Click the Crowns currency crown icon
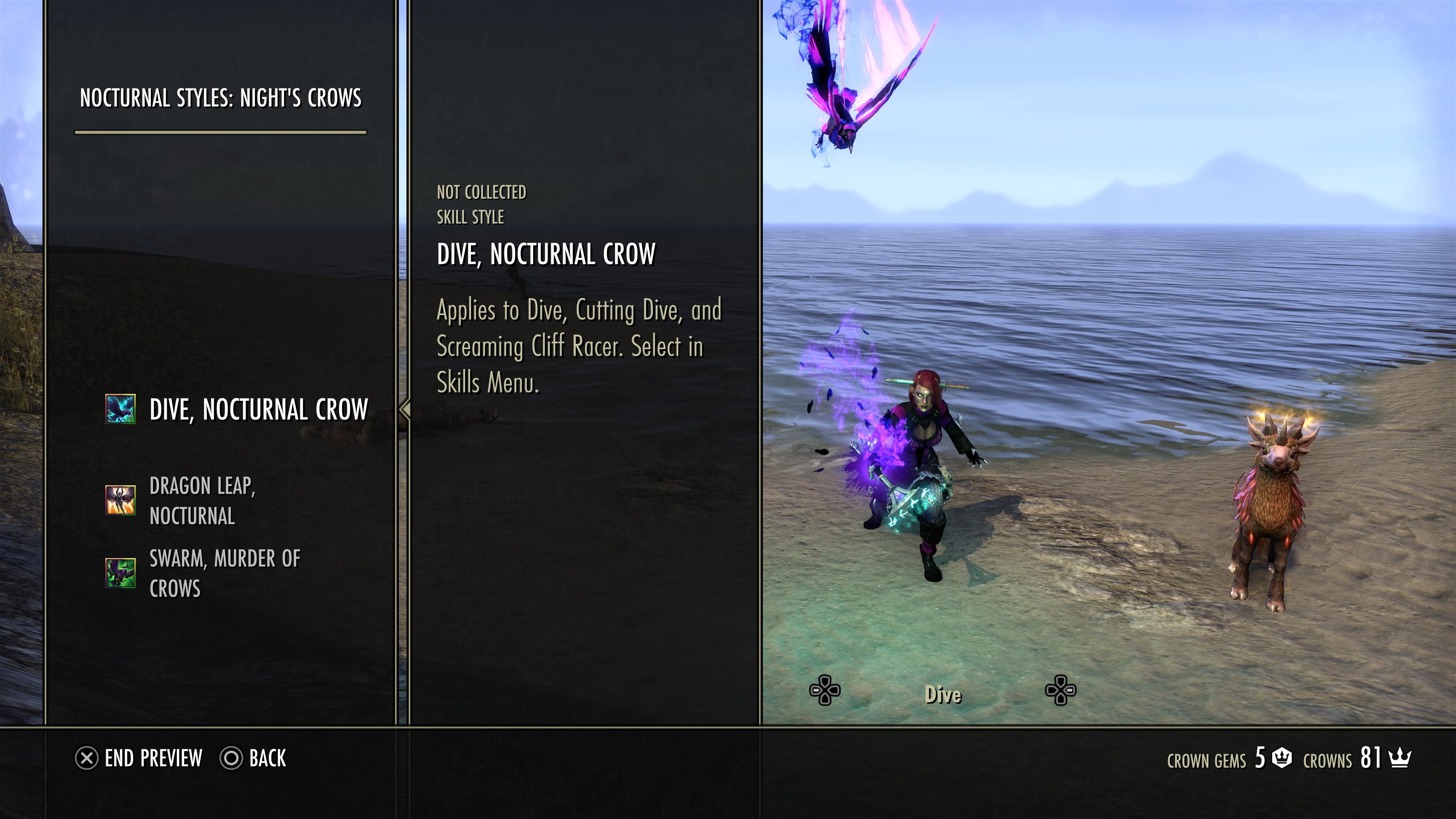Viewport: 1456px width, 819px height. click(1400, 758)
